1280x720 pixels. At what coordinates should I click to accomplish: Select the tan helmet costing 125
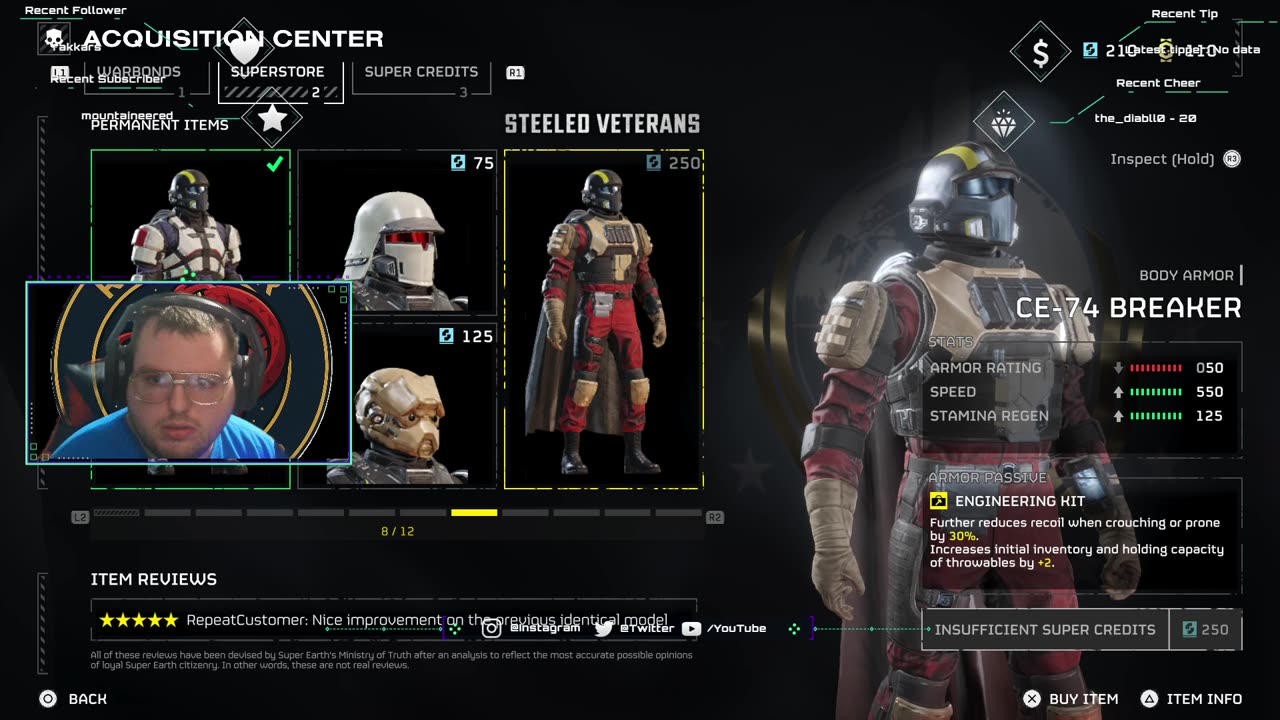click(397, 405)
